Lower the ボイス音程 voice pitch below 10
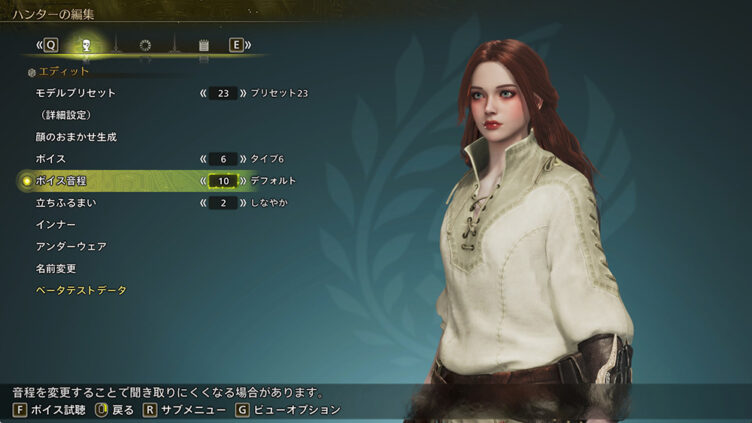This screenshot has width=752, height=423. pos(204,181)
